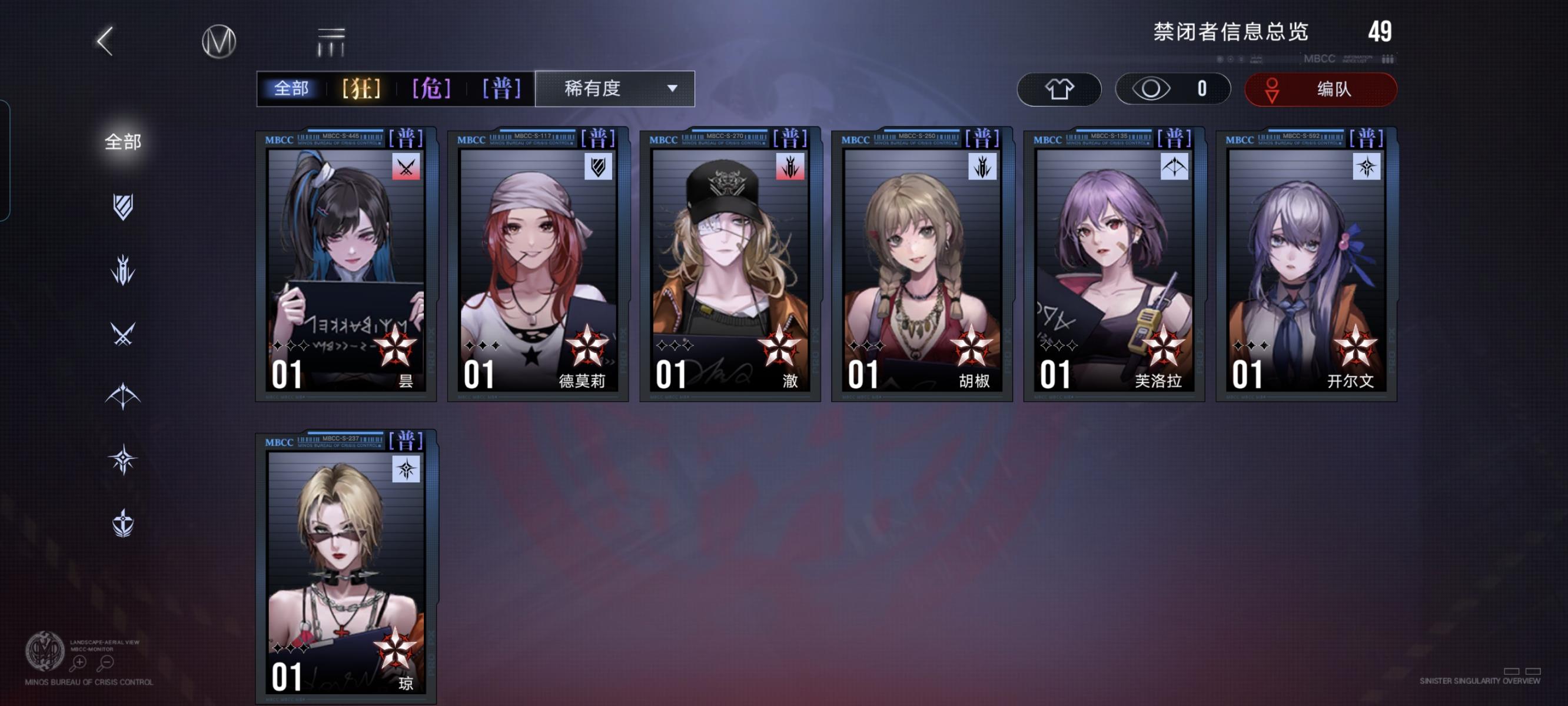Open the costume wardrobe icon near the top right
This screenshot has width=1568, height=706.
coord(1059,89)
